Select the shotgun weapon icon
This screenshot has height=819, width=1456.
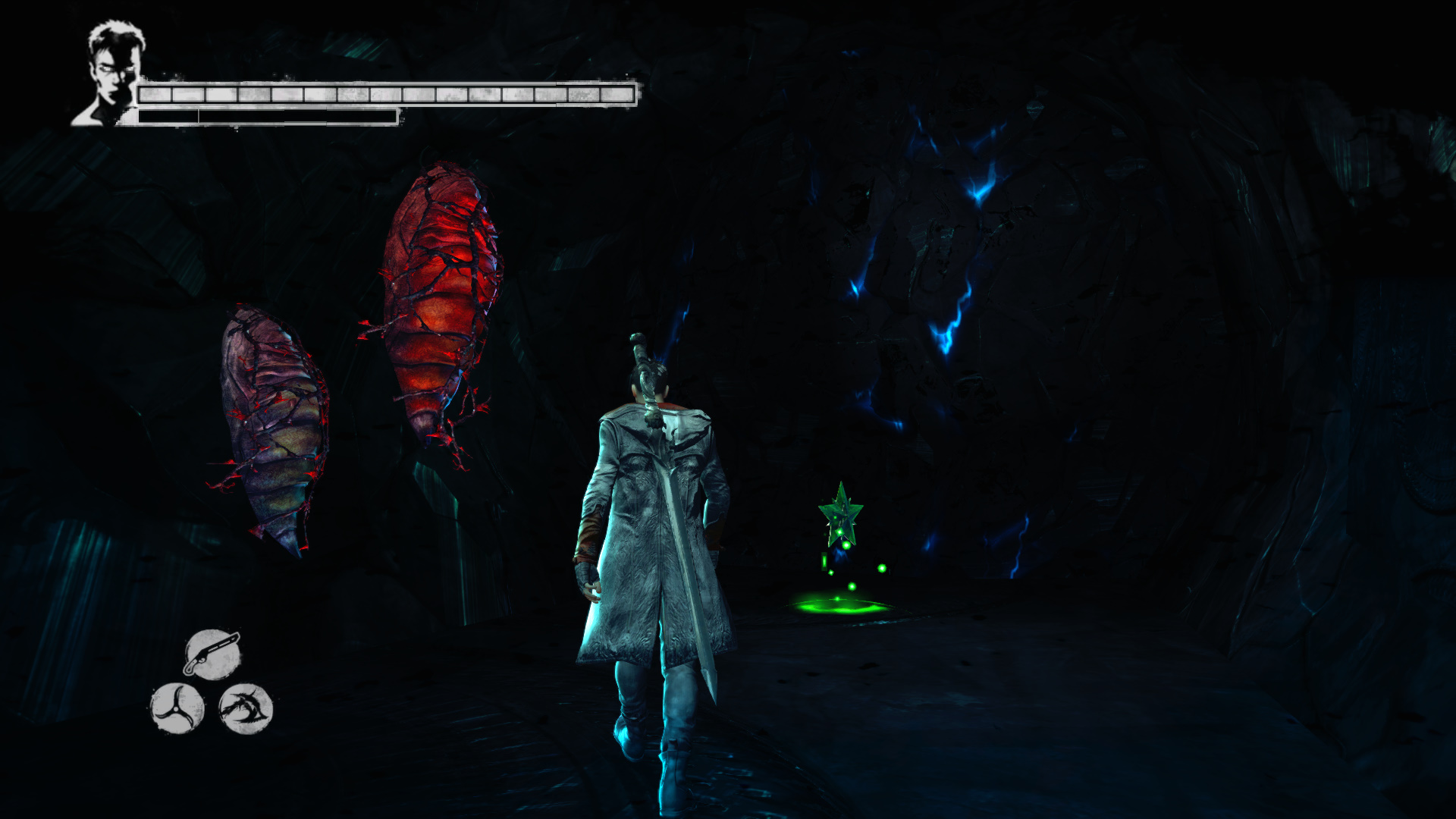pos(212,653)
